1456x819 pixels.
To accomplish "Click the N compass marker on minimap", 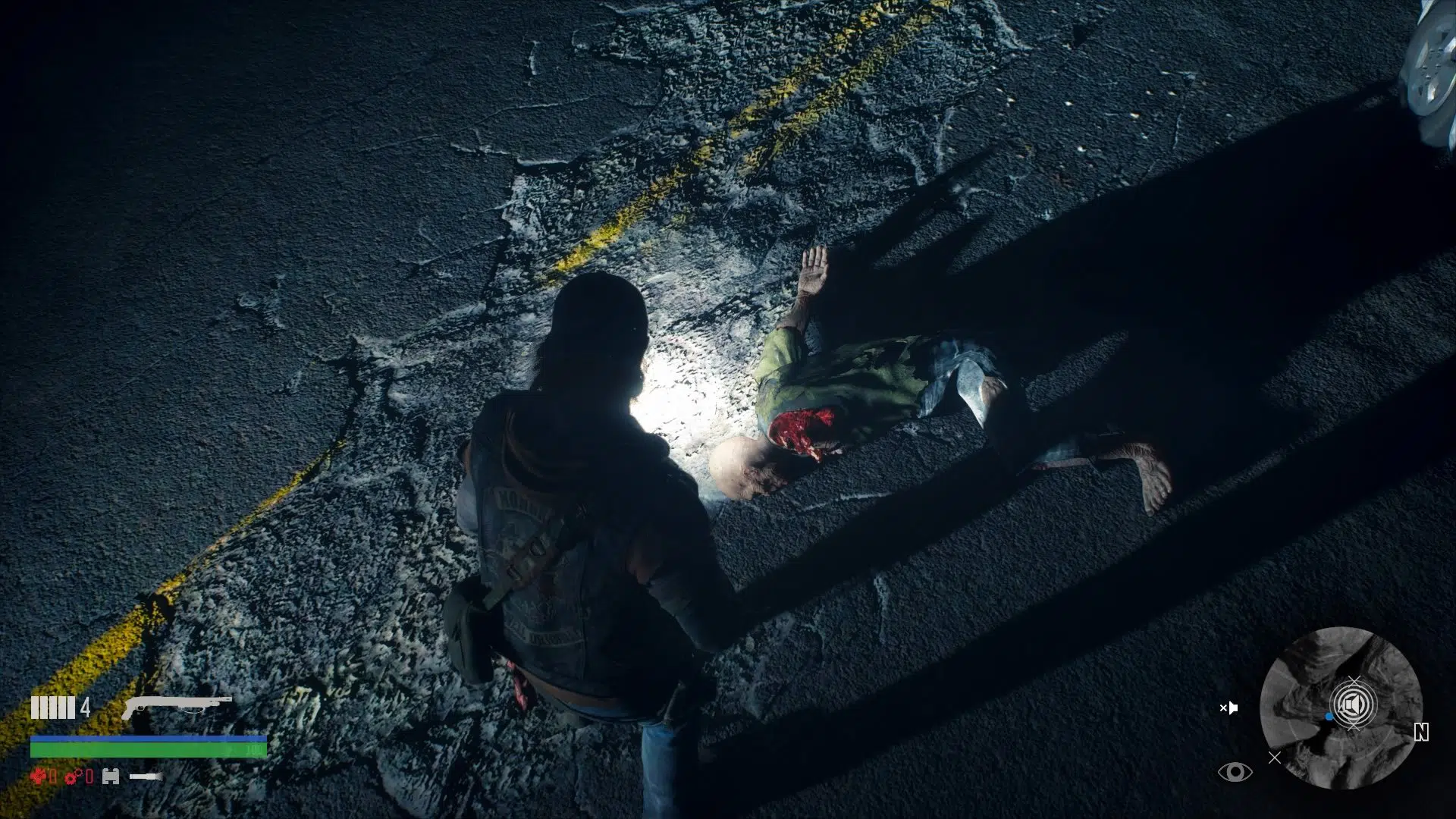I will click(1421, 732).
